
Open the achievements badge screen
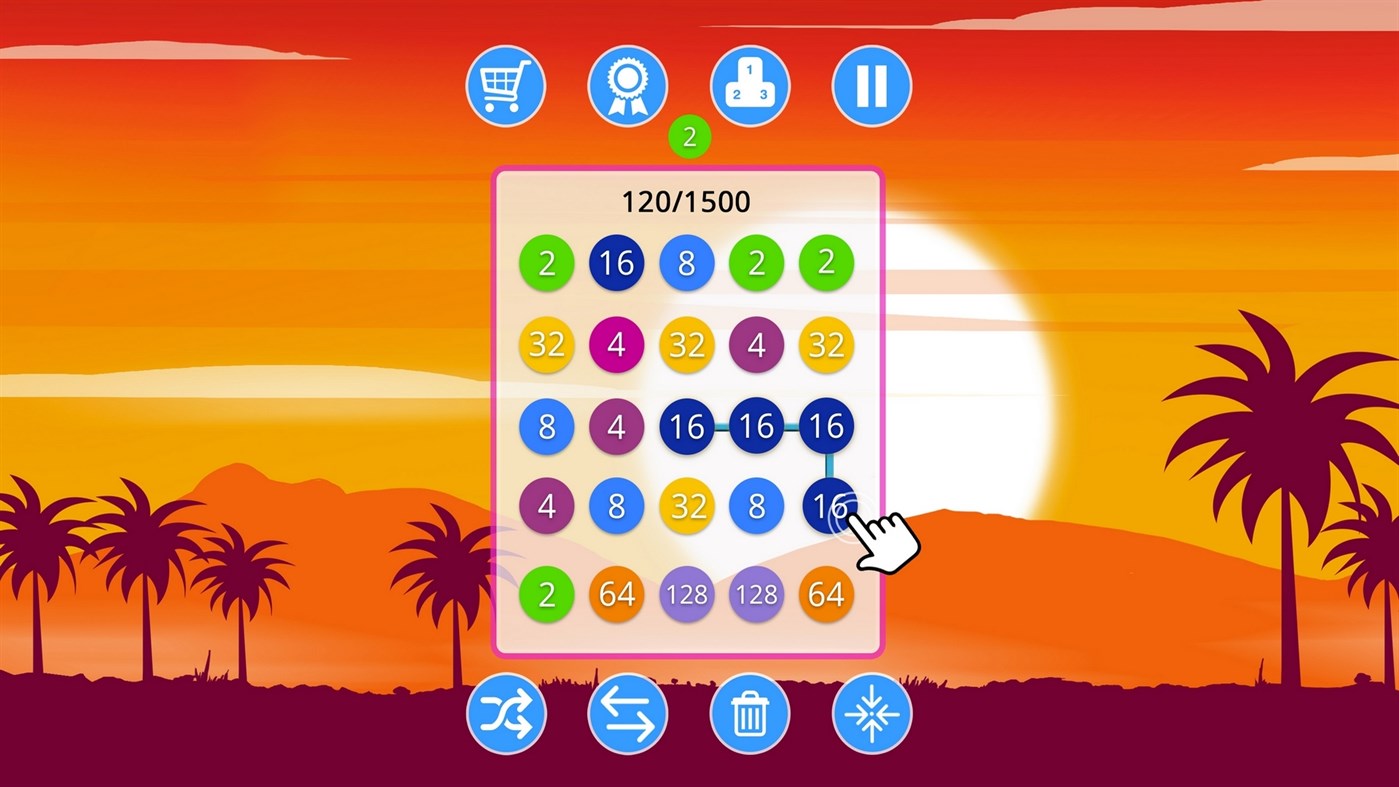[627, 86]
